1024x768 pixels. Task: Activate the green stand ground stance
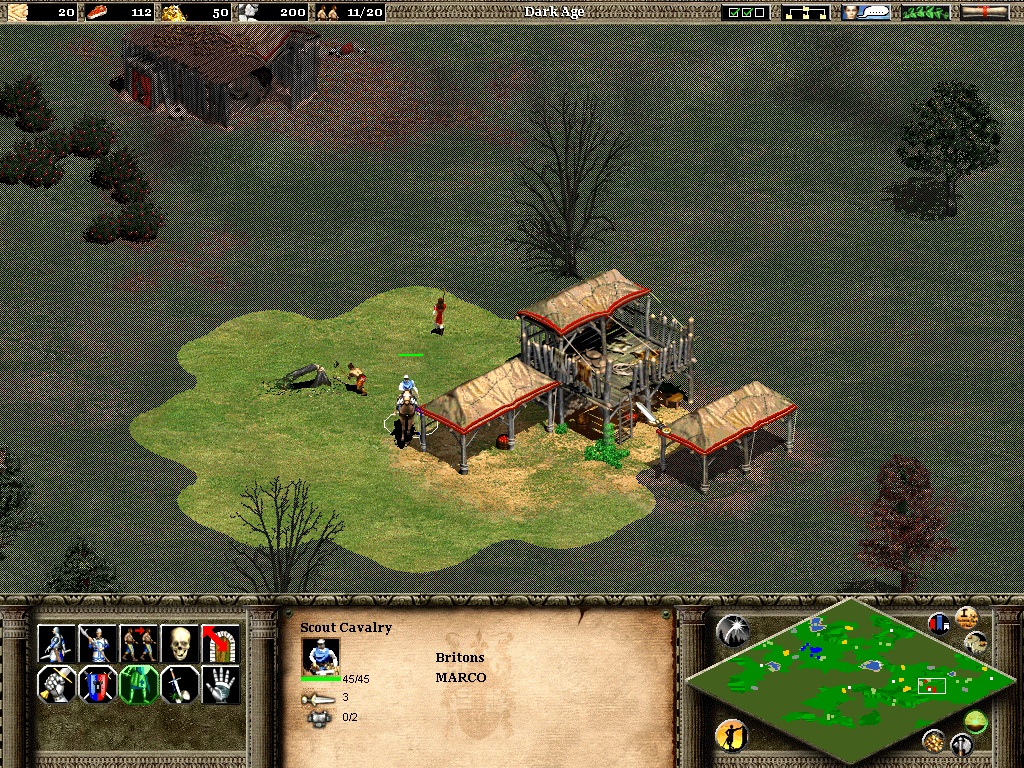[138, 685]
